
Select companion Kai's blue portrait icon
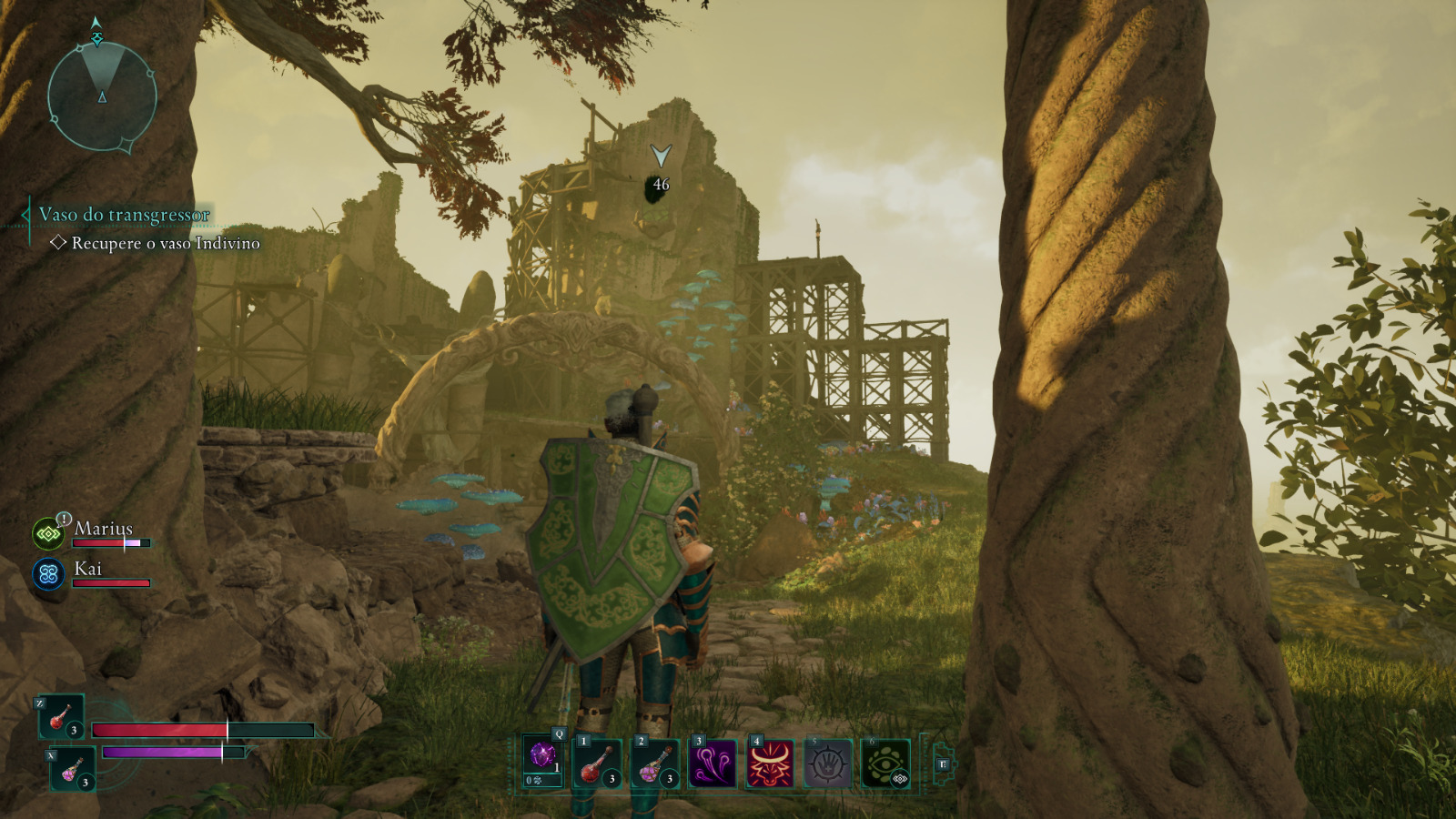coord(48,574)
